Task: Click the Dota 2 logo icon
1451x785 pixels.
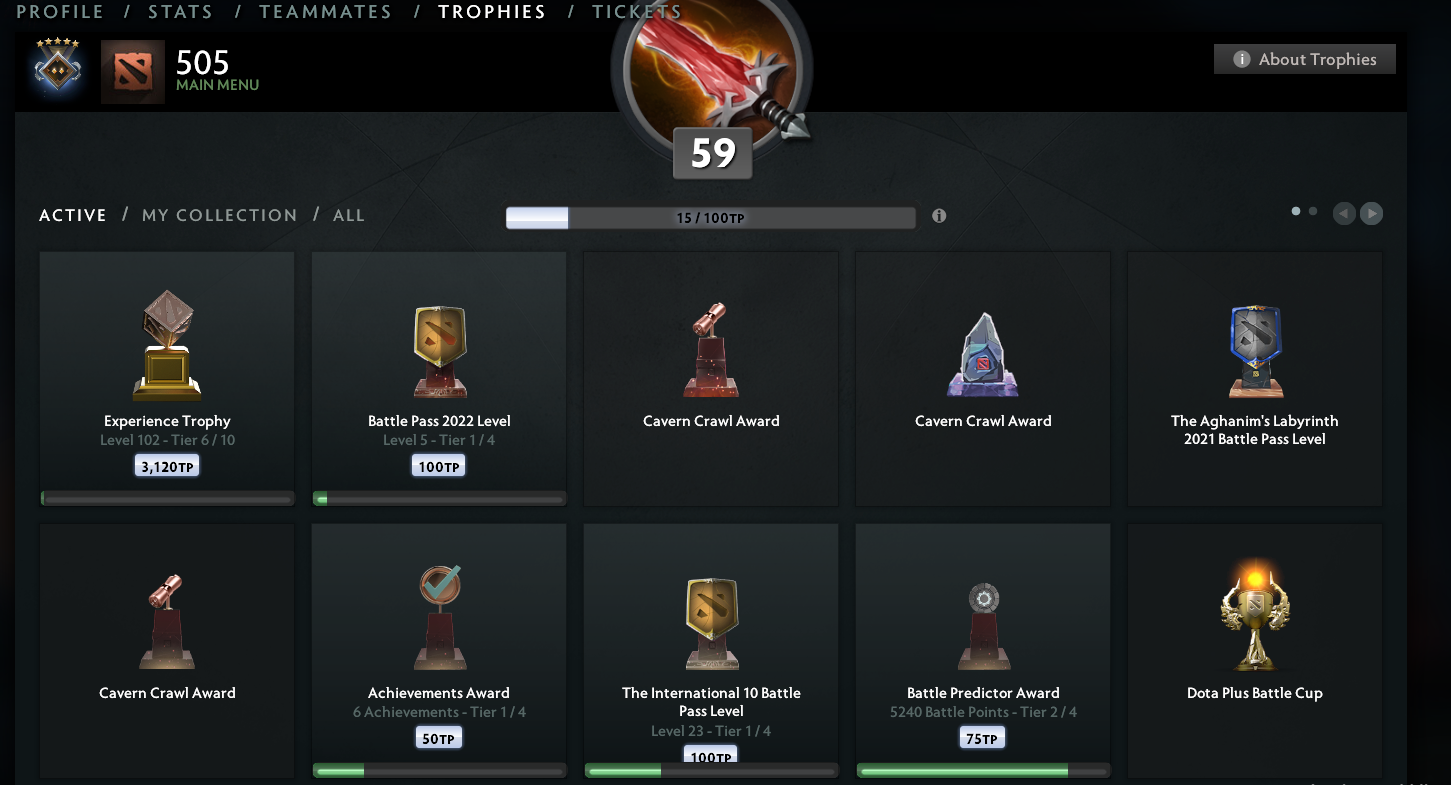Action: click(x=133, y=71)
